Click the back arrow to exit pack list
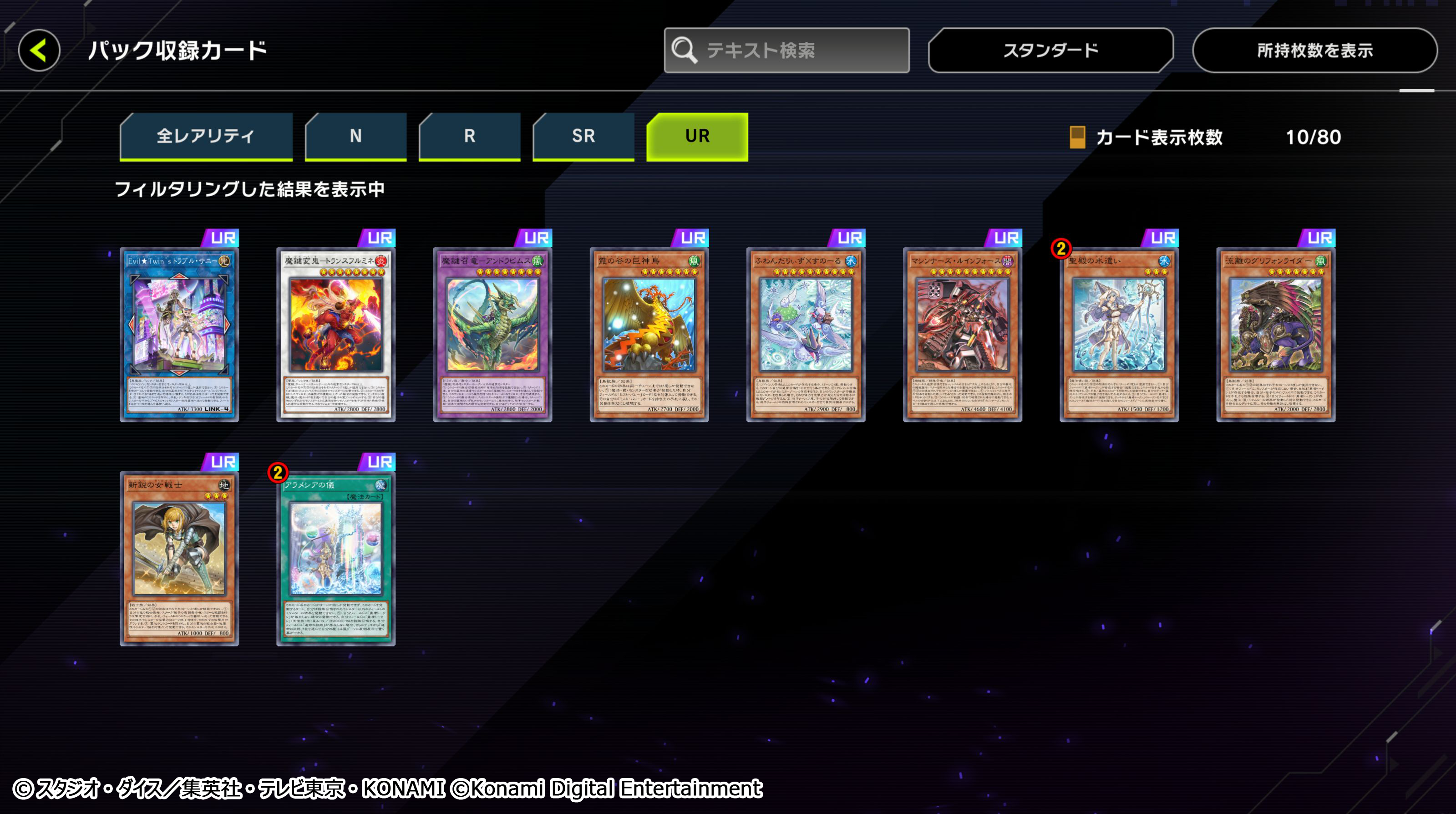Screen dimensions: 1456x814 pyautogui.click(x=38, y=50)
